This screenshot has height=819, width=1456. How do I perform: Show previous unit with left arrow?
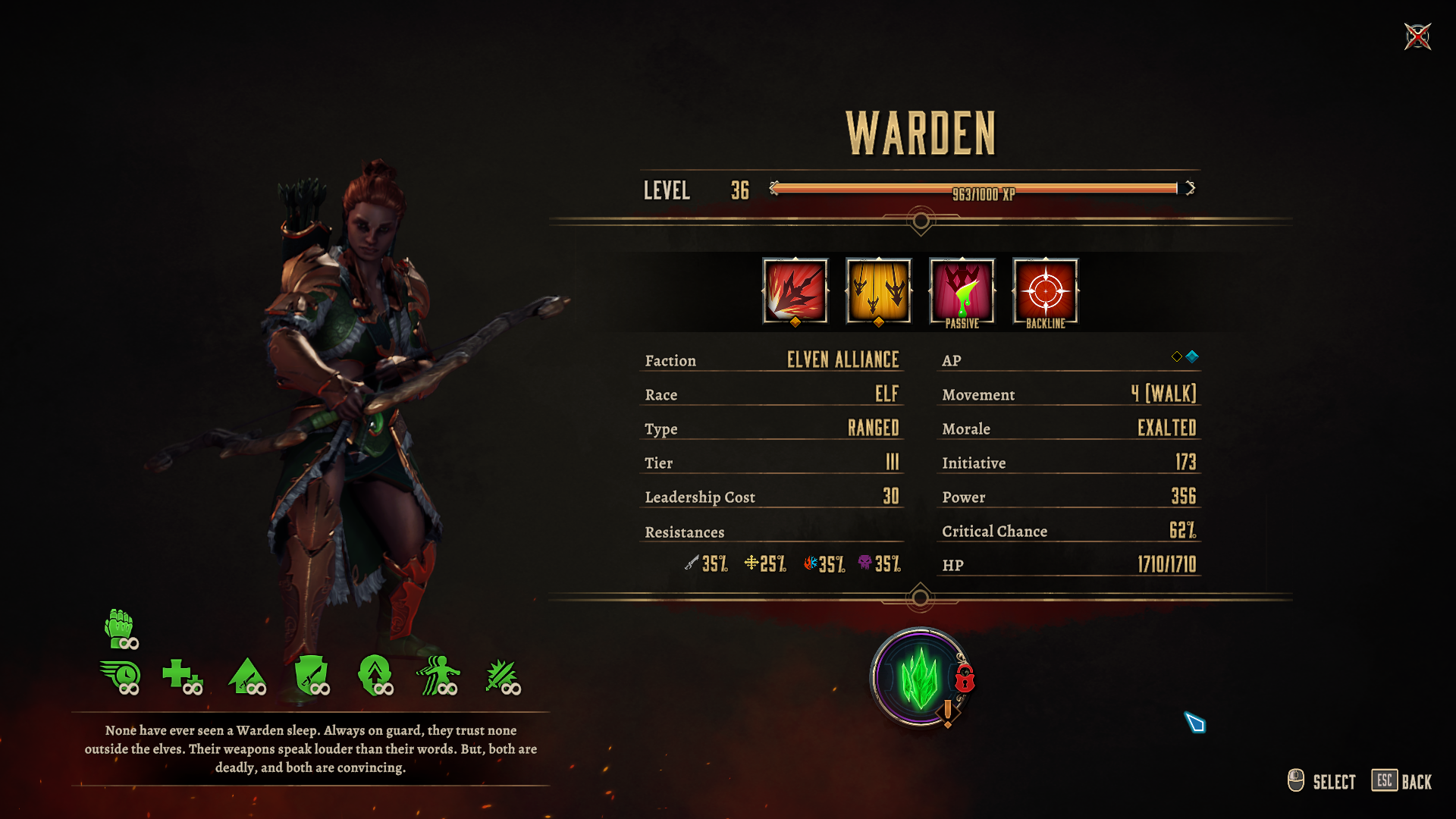(773, 188)
